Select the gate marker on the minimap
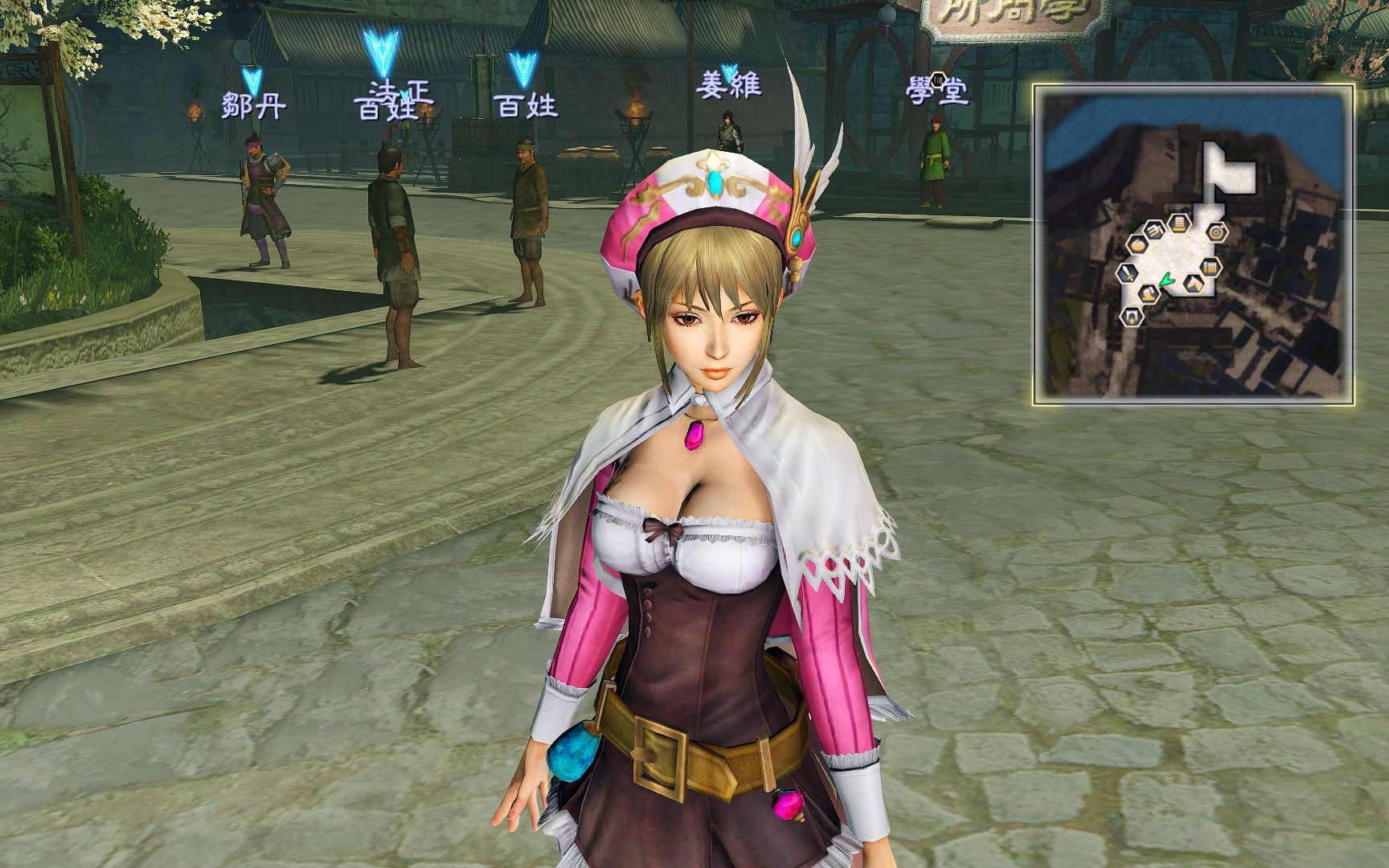This screenshot has height=868, width=1389. click(1132, 317)
